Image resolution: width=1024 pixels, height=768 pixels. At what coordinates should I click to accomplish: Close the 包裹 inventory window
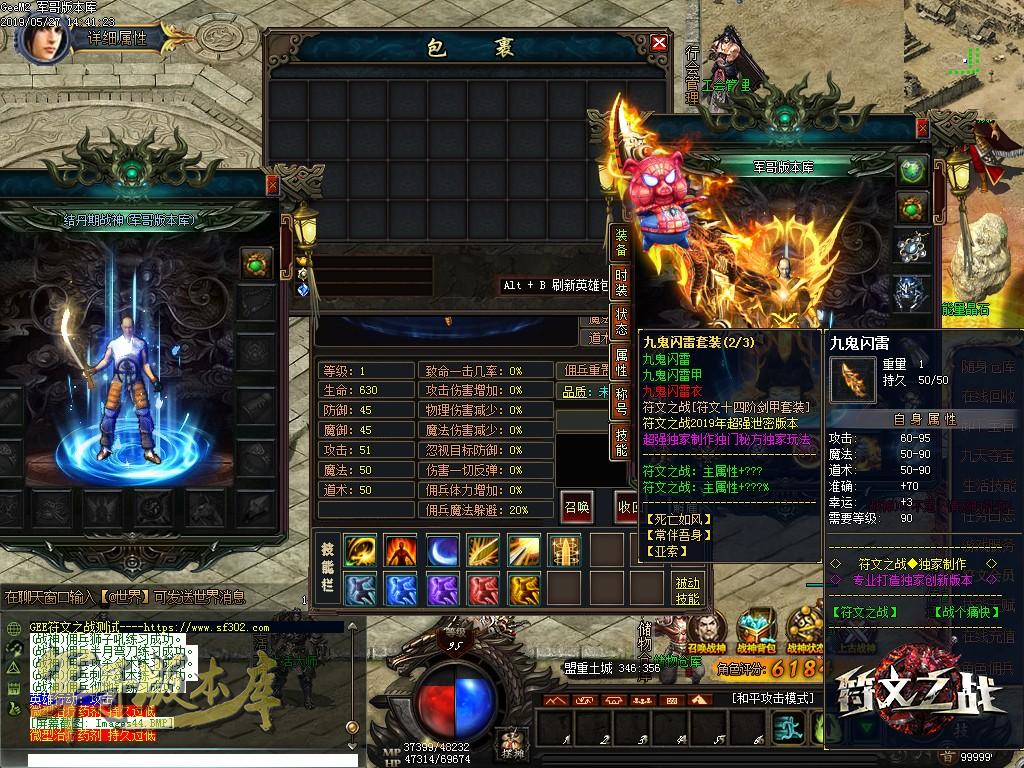658,43
